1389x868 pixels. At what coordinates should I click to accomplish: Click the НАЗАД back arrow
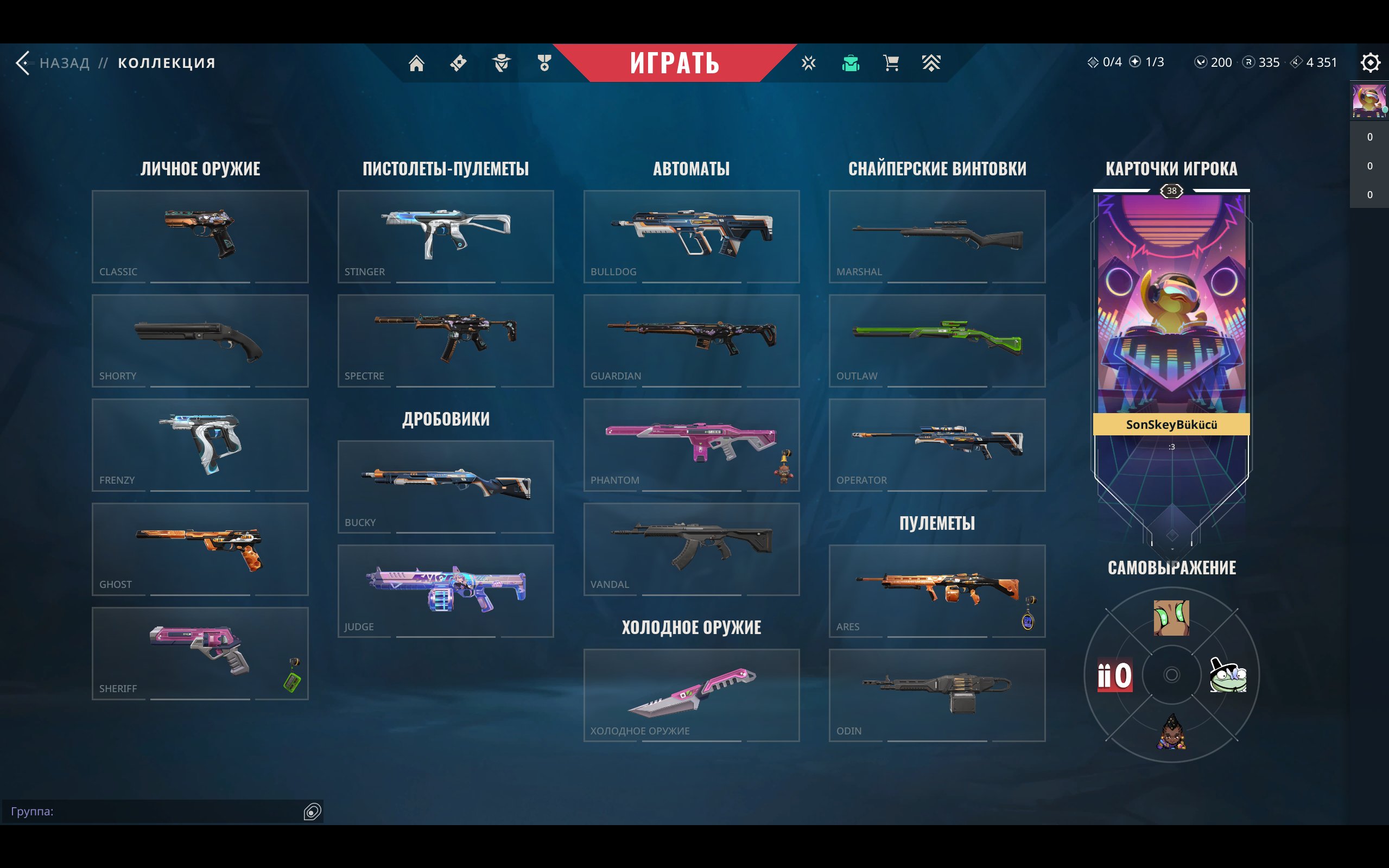point(23,63)
